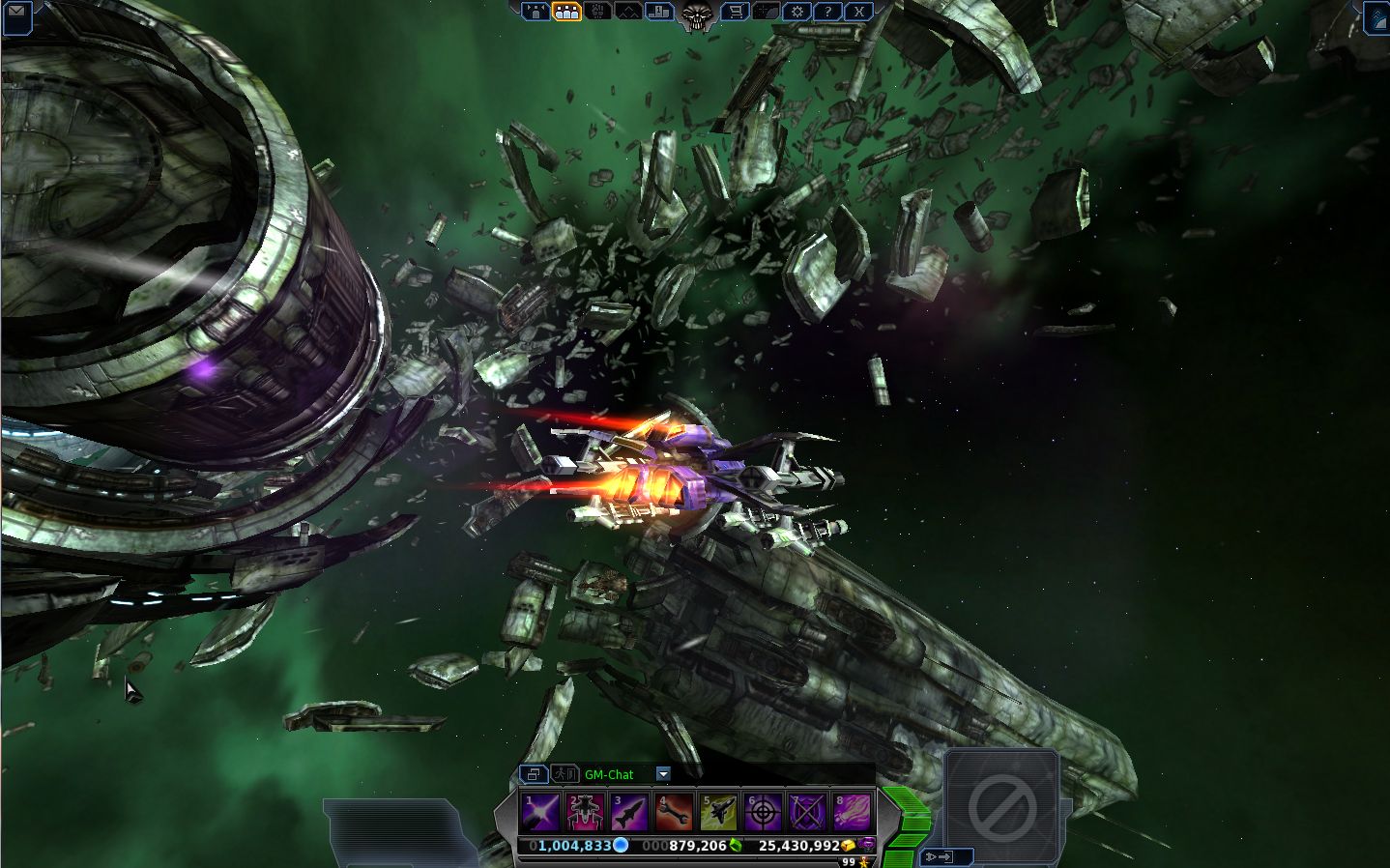Activate the purple beam ability in slot 1

(539, 812)
